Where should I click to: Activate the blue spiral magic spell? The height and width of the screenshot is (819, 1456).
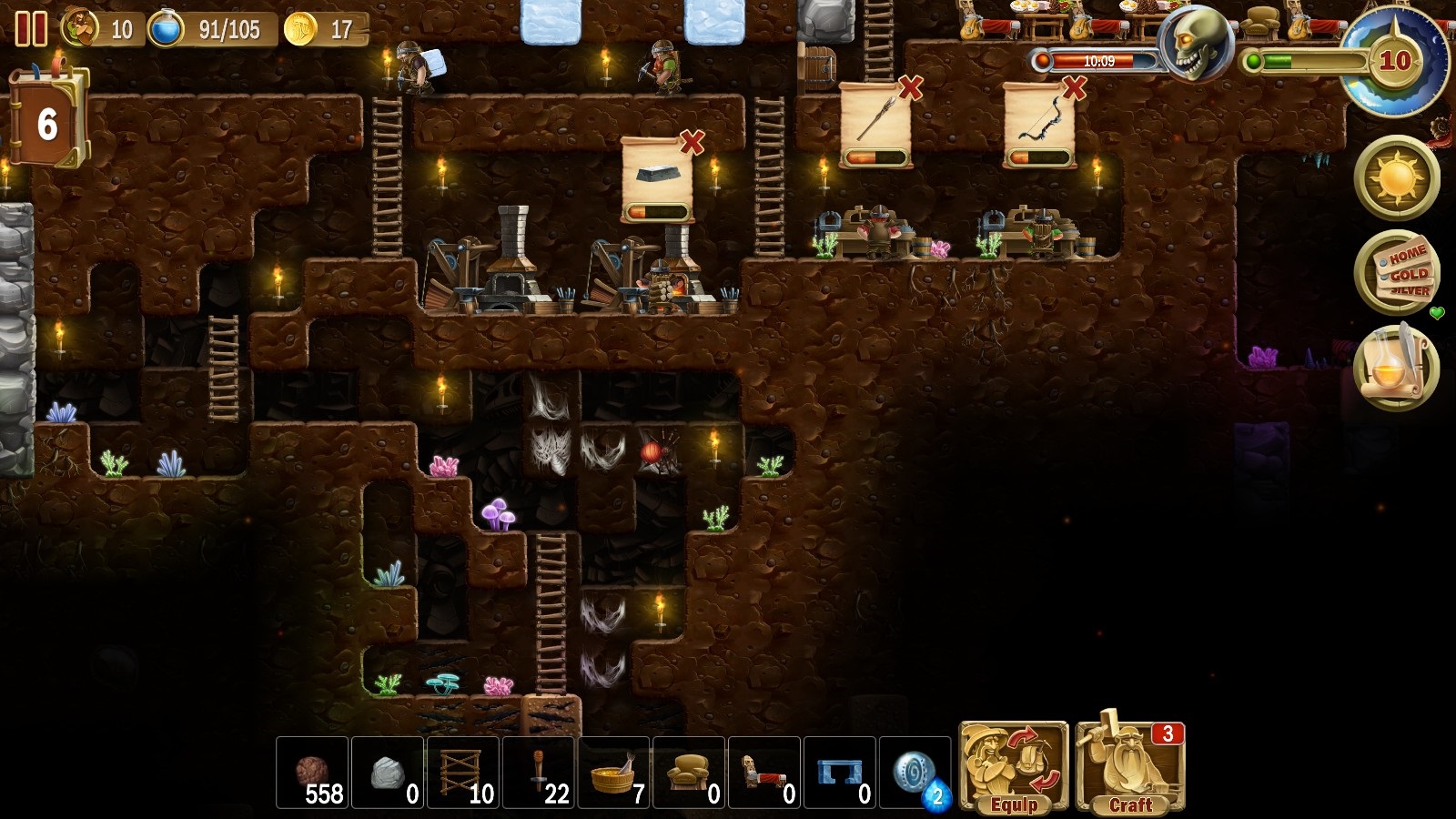[x=915, y=773]
